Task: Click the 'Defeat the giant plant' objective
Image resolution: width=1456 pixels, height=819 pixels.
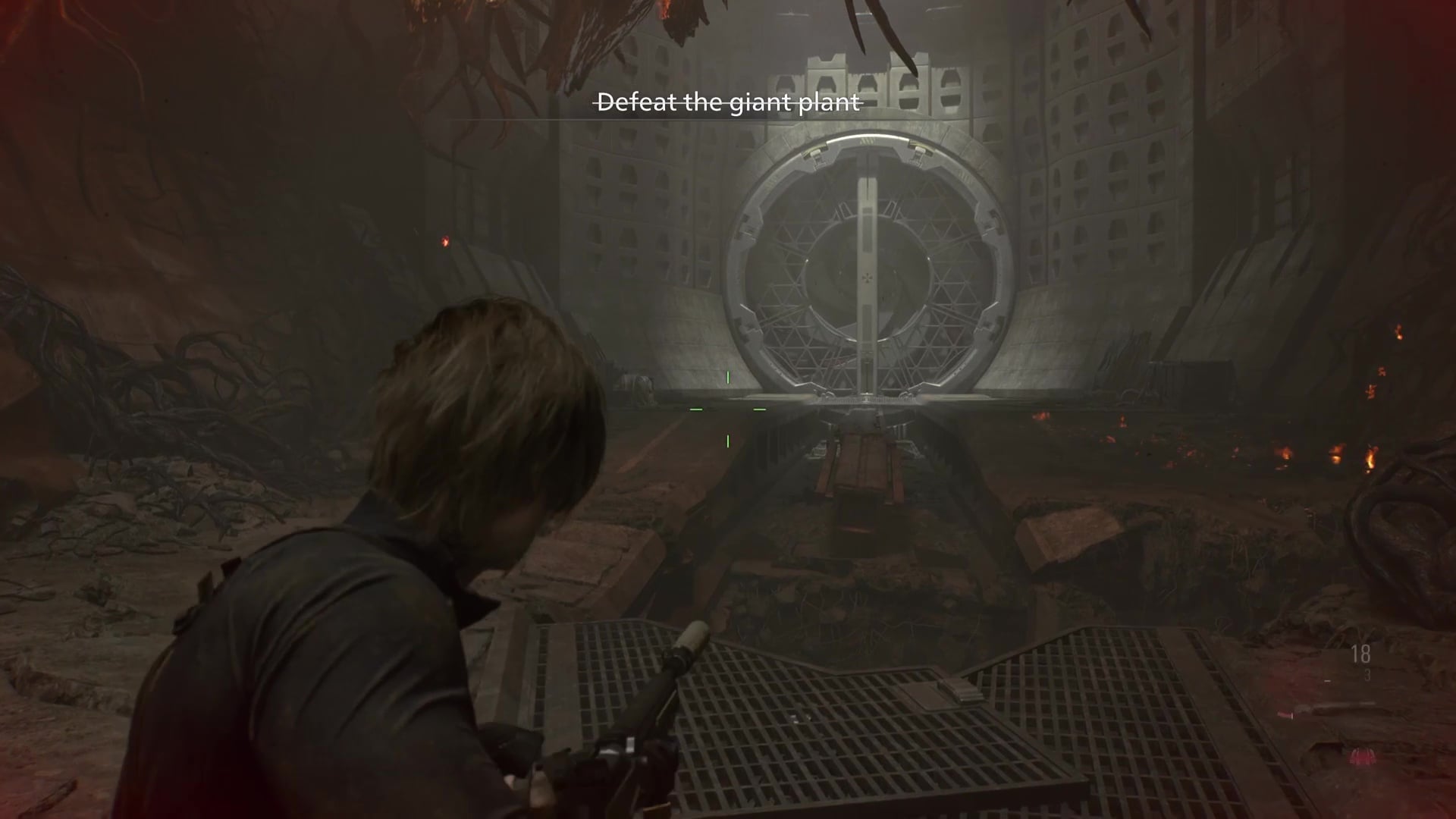Action: click(729, 102)
